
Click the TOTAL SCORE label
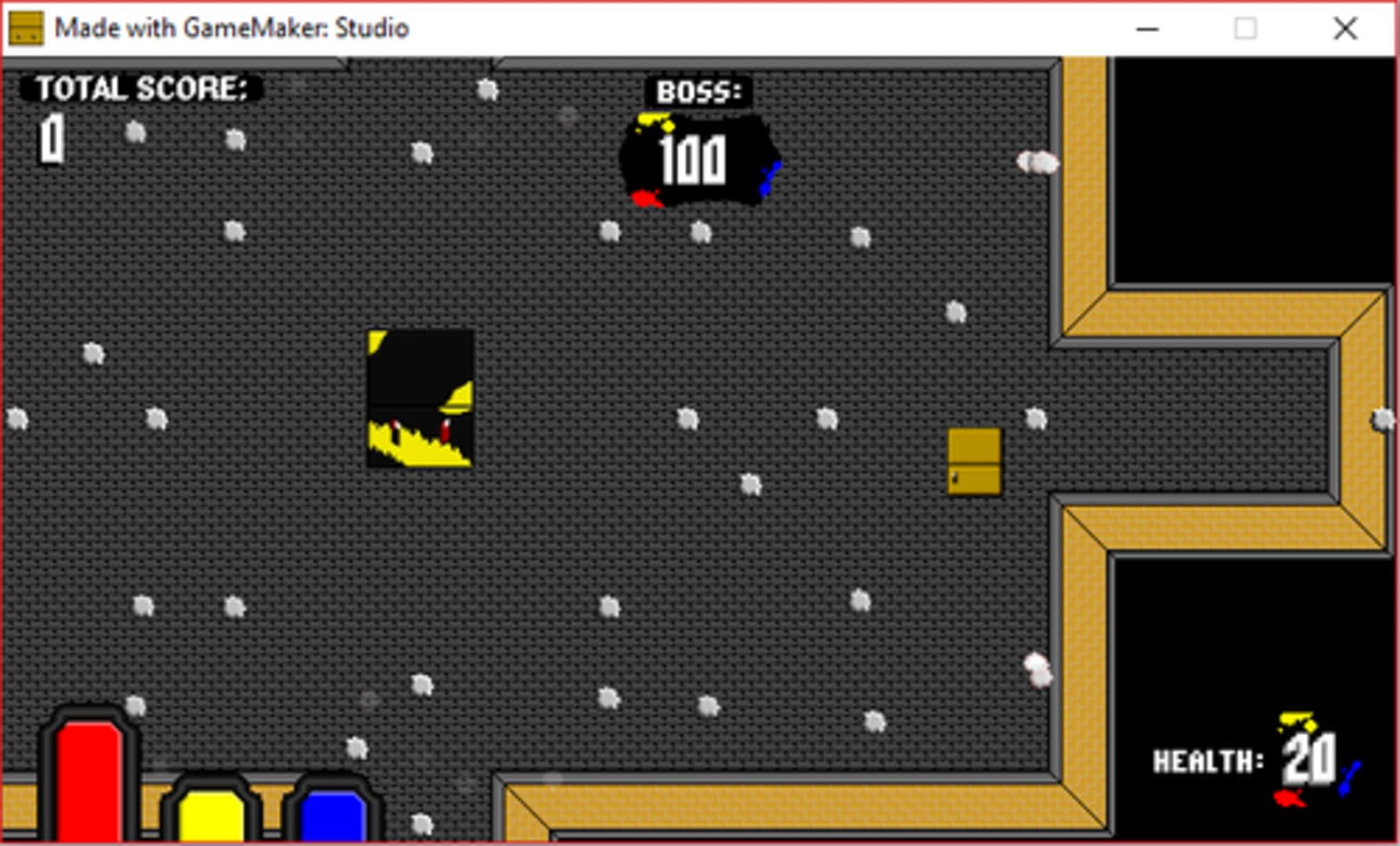click(x=141, y=86)
